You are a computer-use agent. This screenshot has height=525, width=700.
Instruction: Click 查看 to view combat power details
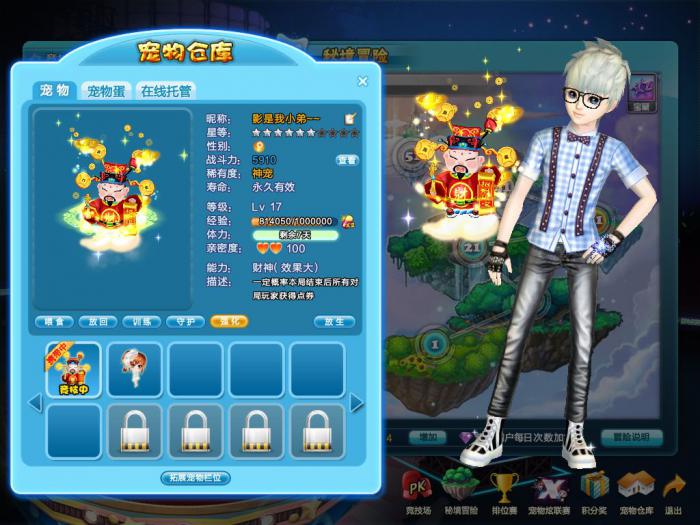click(346, 159)
